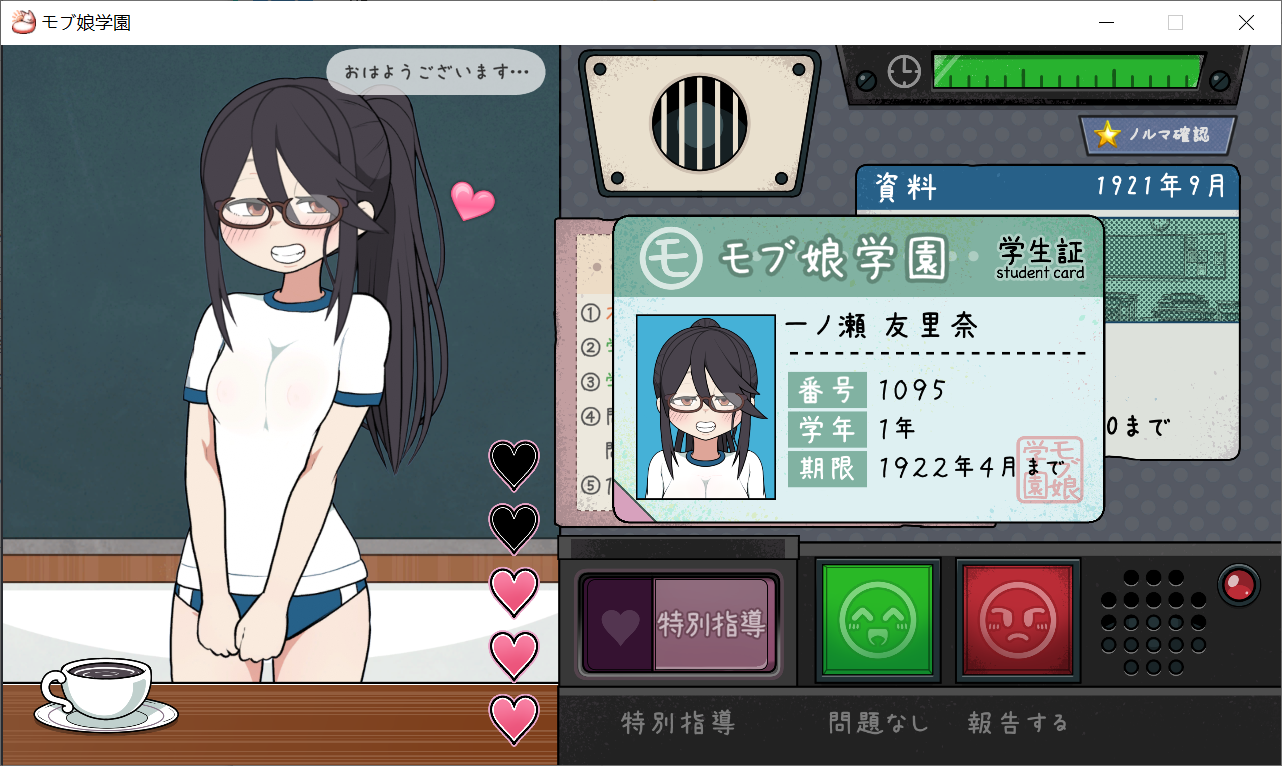Toggle the middle pink heart on the affection meter
This screenshot has height=766, width=1282.
point(514,592)
